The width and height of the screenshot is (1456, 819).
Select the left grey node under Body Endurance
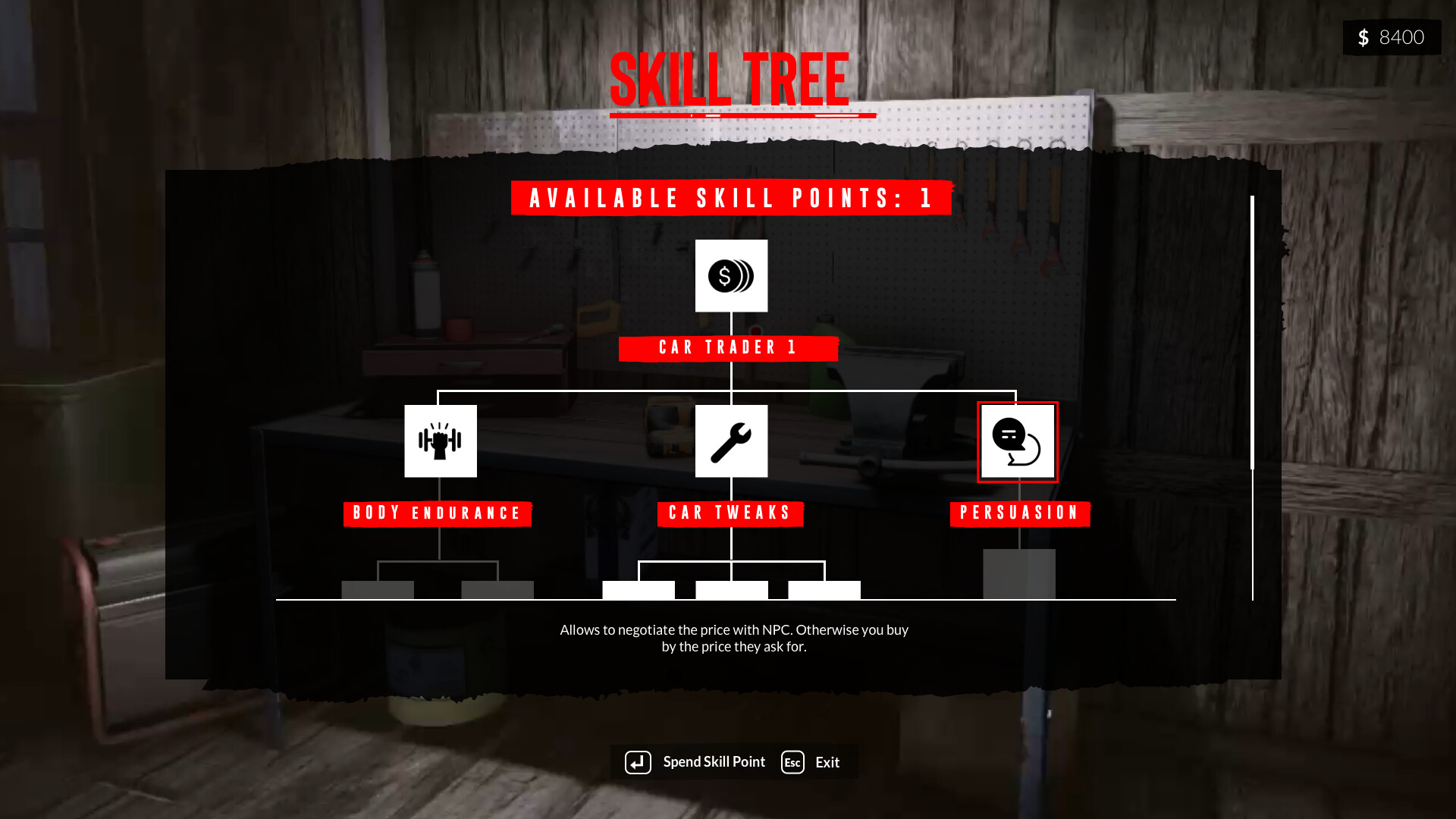(x=378, y=590)
